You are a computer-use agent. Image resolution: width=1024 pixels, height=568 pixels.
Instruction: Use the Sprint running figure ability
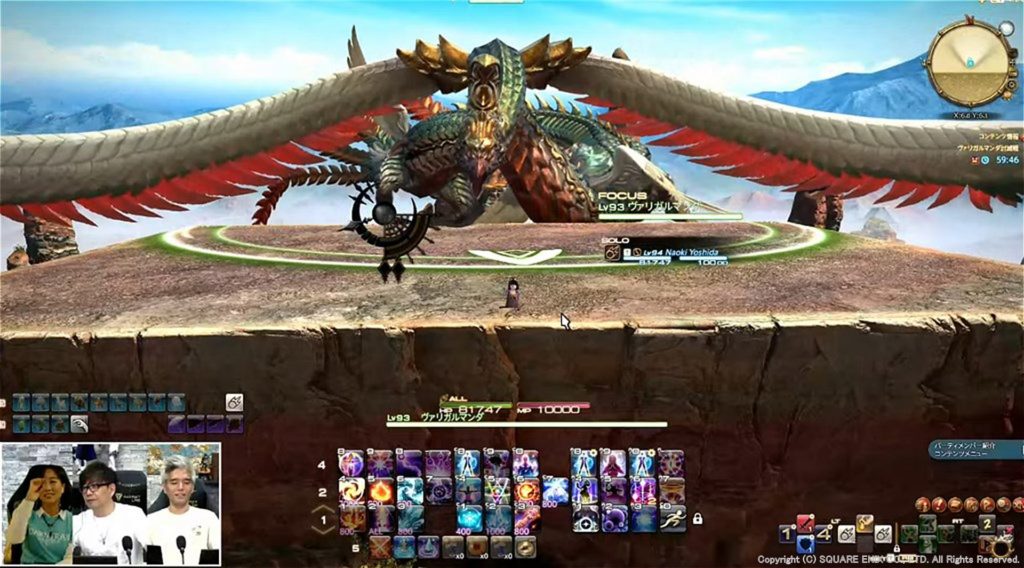[670, 517]
